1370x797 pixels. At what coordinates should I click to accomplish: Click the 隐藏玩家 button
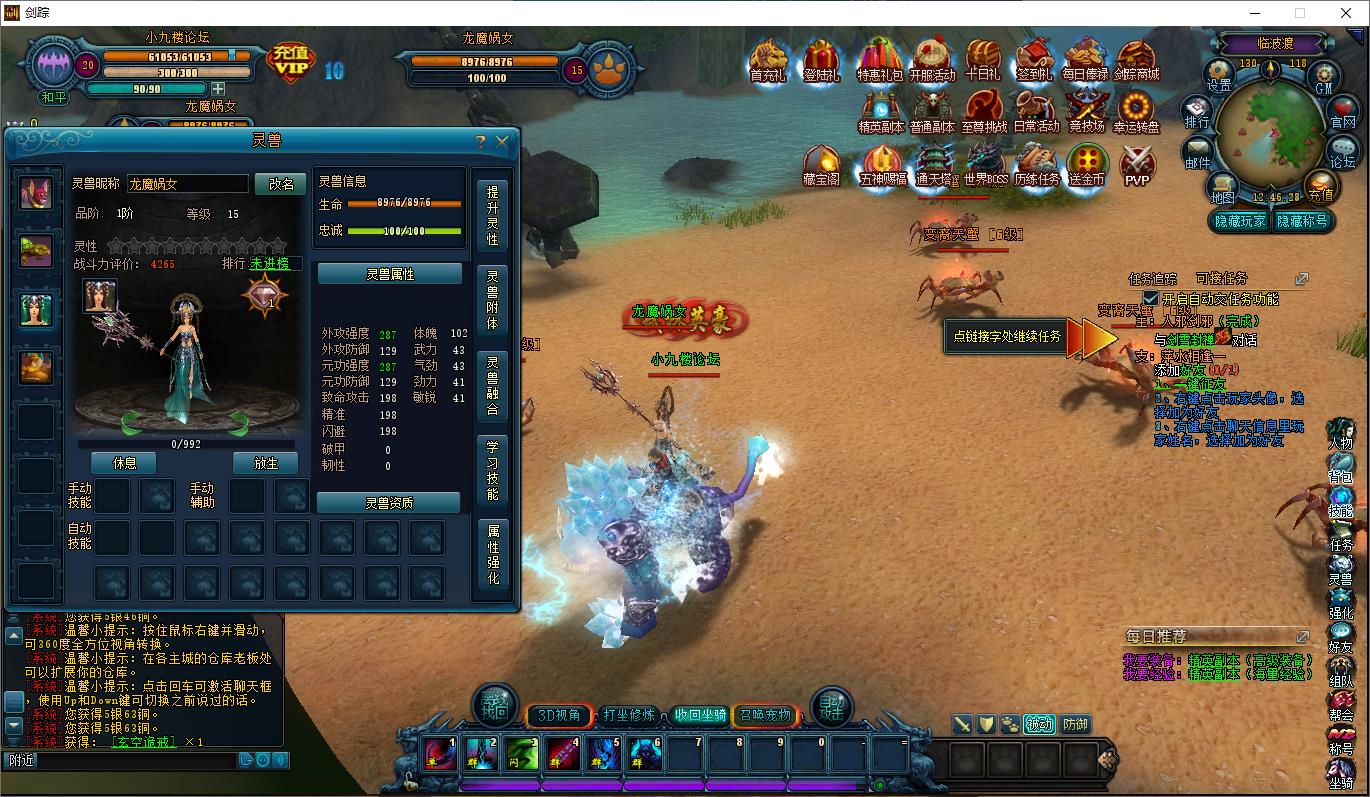[x=1239, y=221]
